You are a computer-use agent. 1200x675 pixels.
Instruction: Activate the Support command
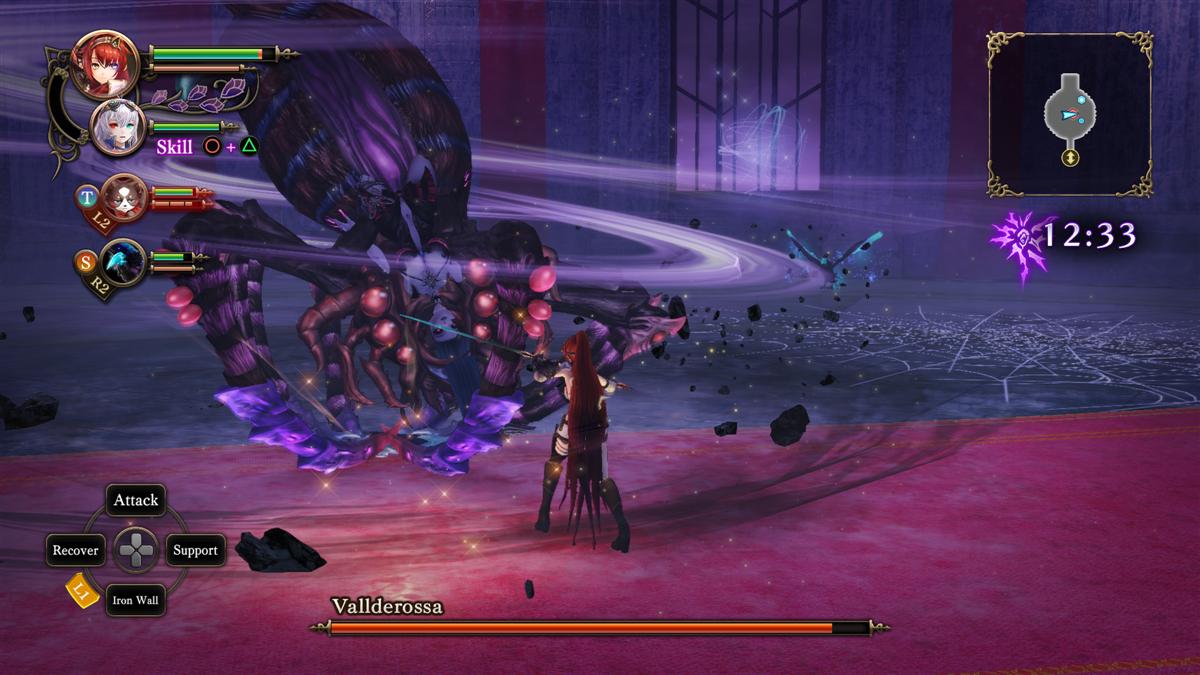click(195, 550)
